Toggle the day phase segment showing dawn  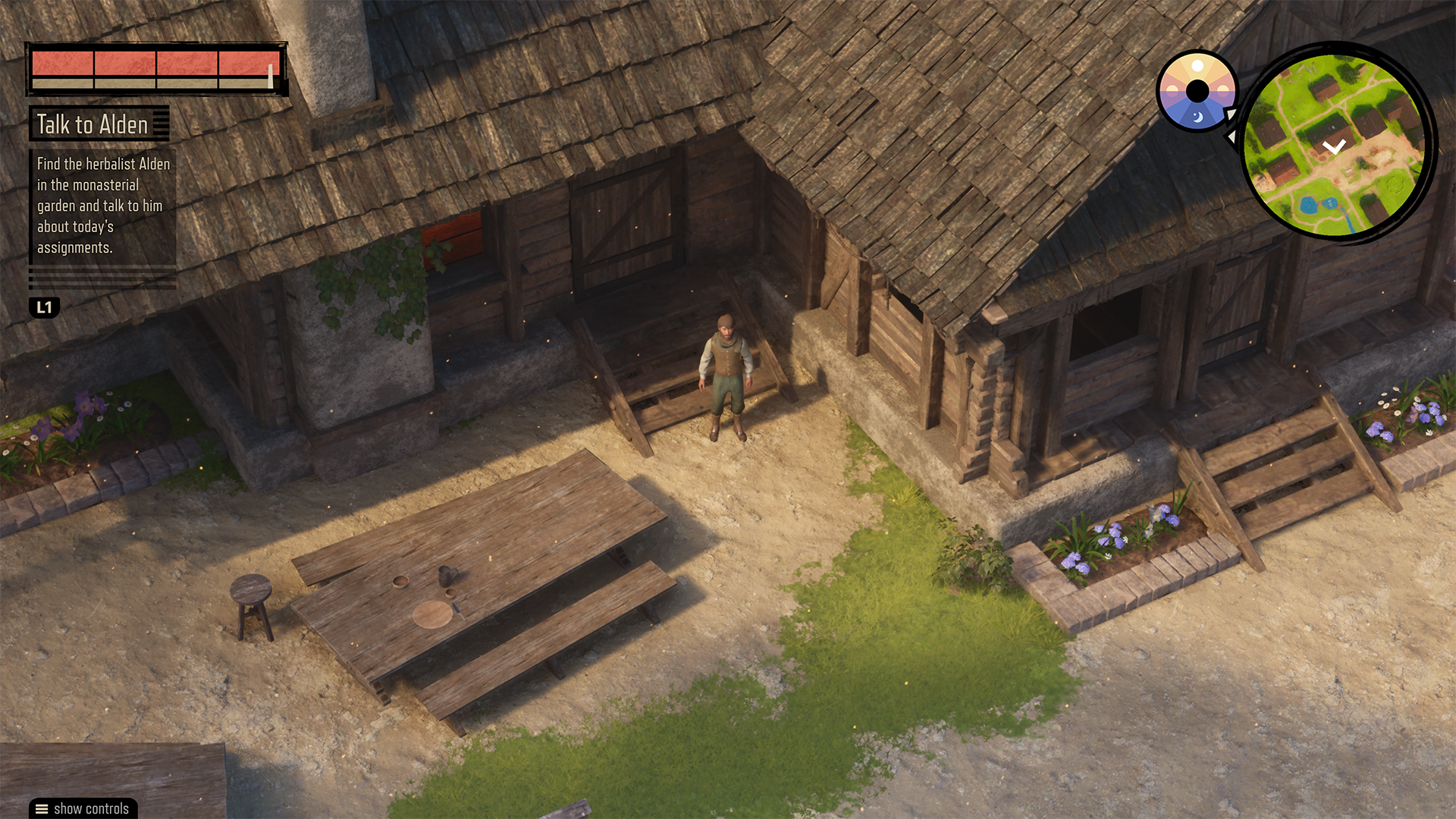pos(1173,89)
